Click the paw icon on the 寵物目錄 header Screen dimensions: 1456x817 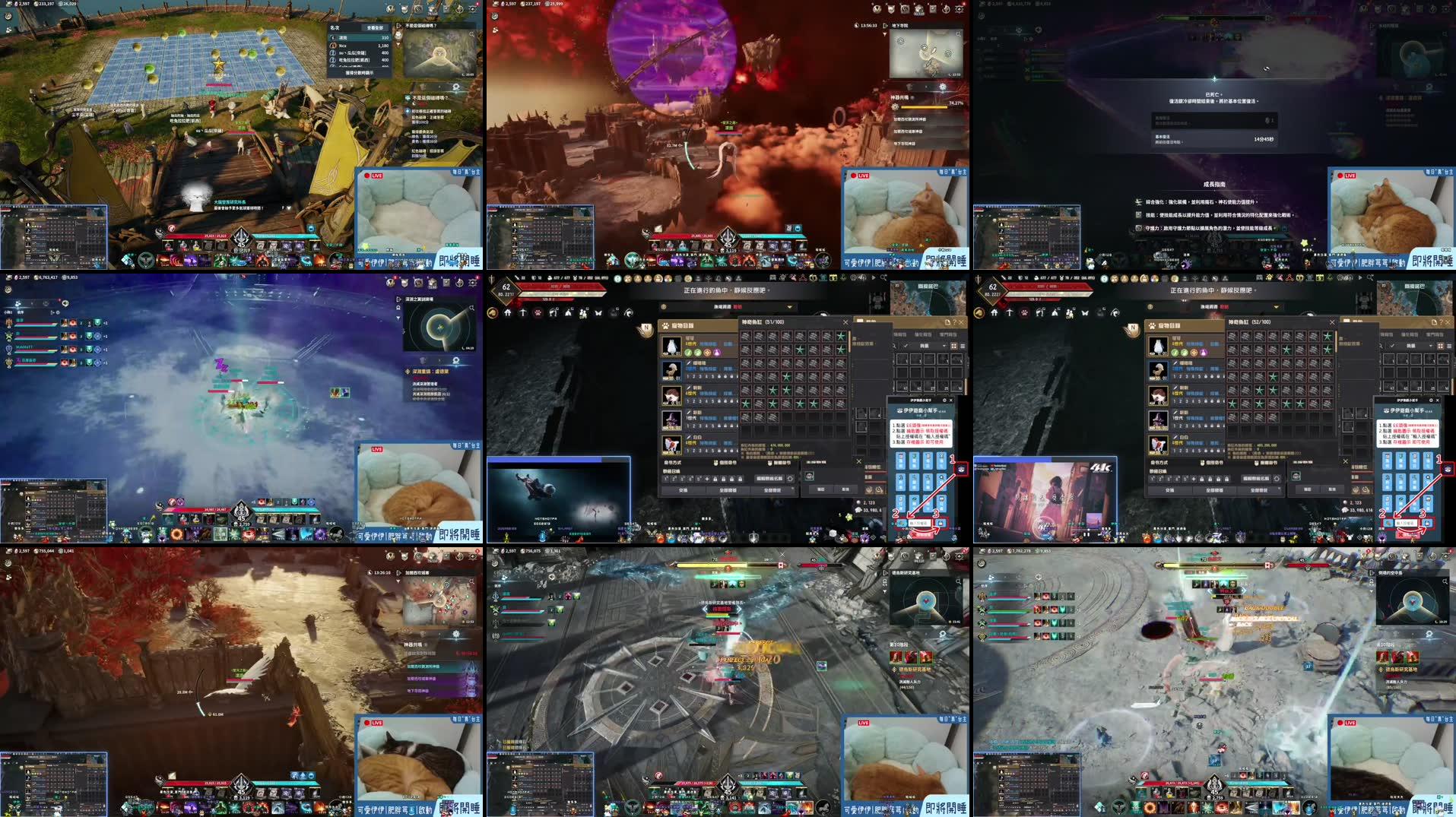coord(665,325)
